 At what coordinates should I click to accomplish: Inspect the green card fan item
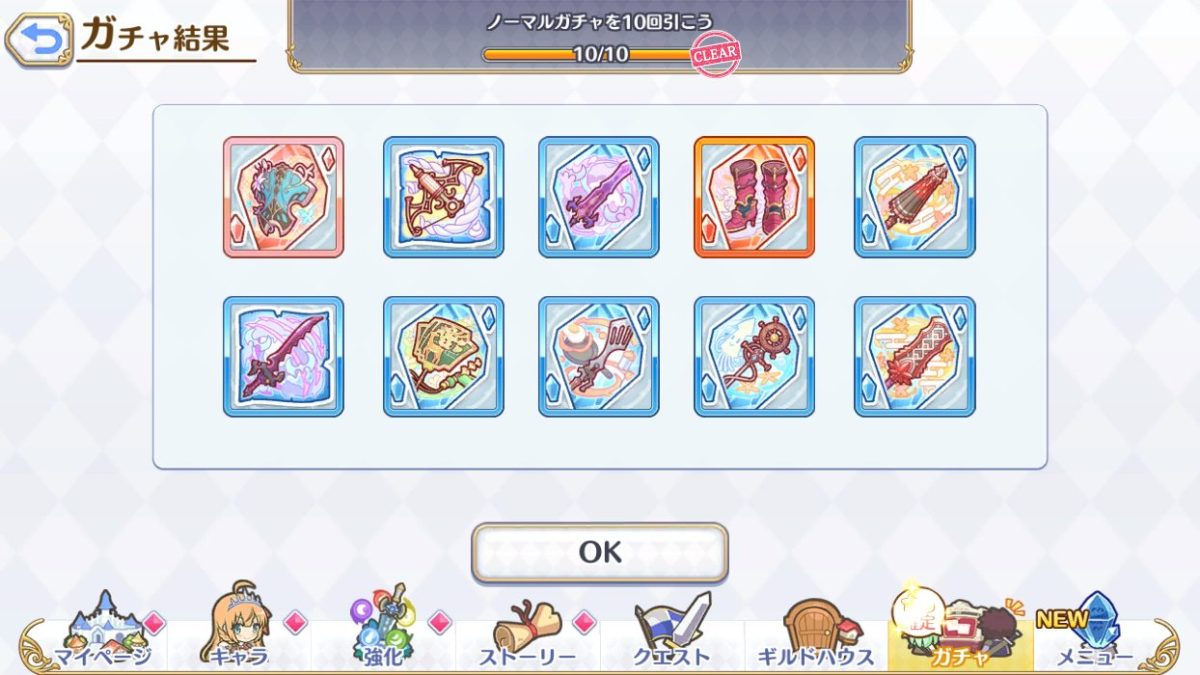[443, 357]
